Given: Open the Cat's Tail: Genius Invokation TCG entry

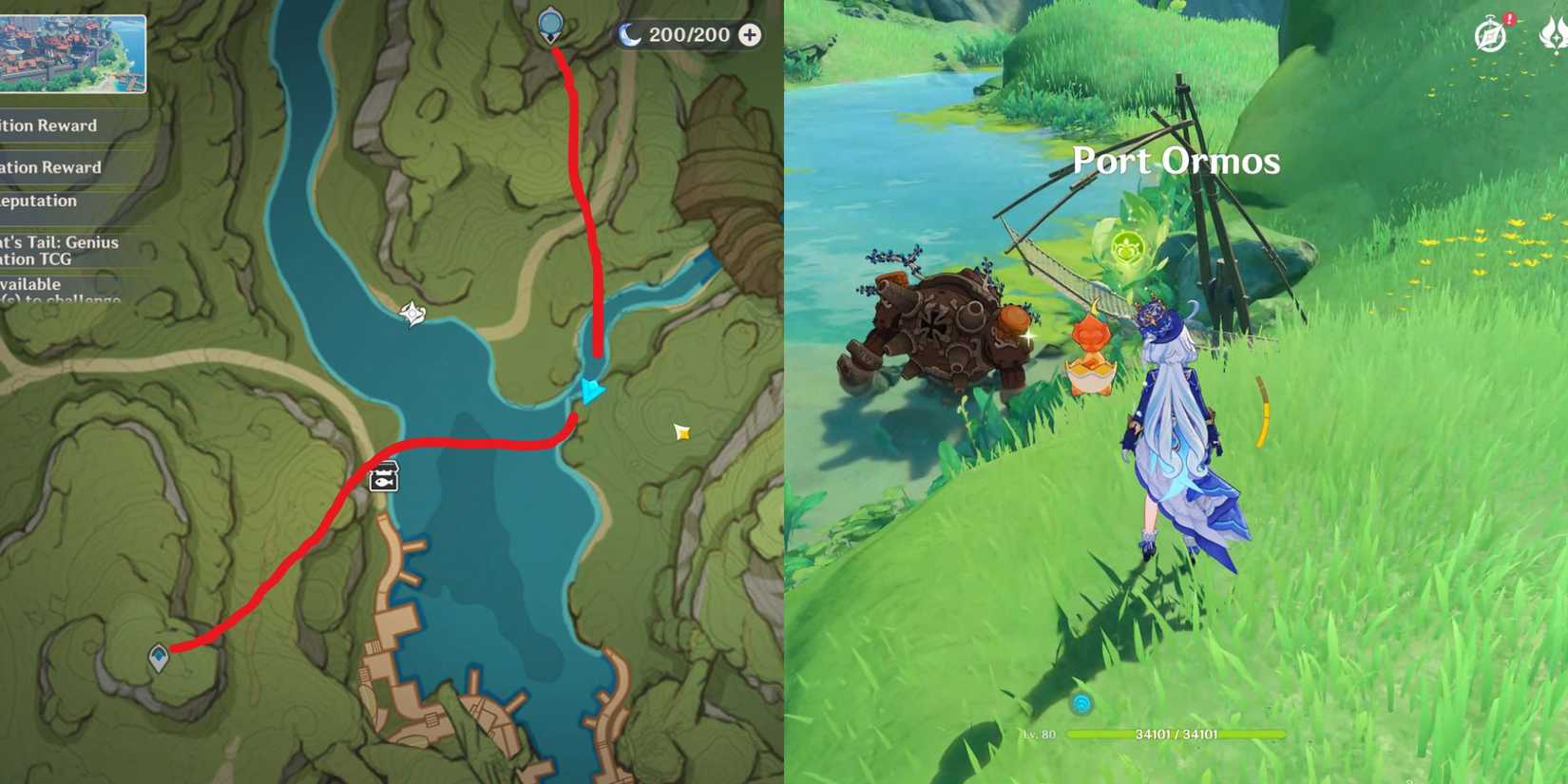Looking at the screenshot, I should (x=59, y=250).
